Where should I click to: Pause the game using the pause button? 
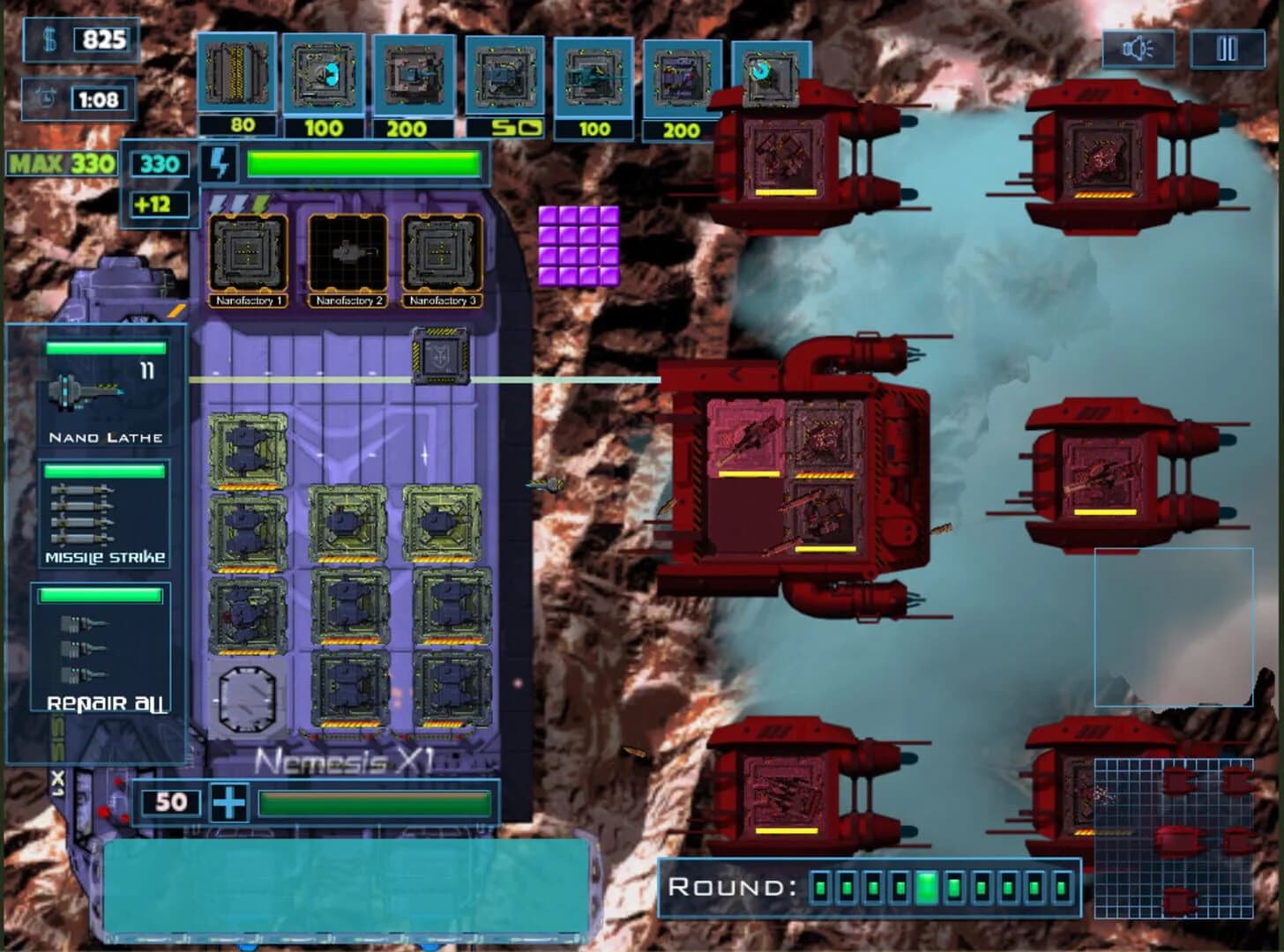(x=1227, y=50)
